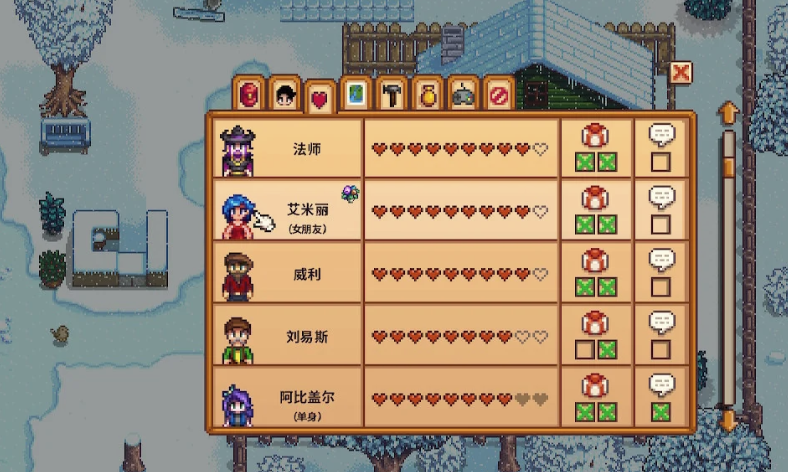Select the red exit game tab

499,95
